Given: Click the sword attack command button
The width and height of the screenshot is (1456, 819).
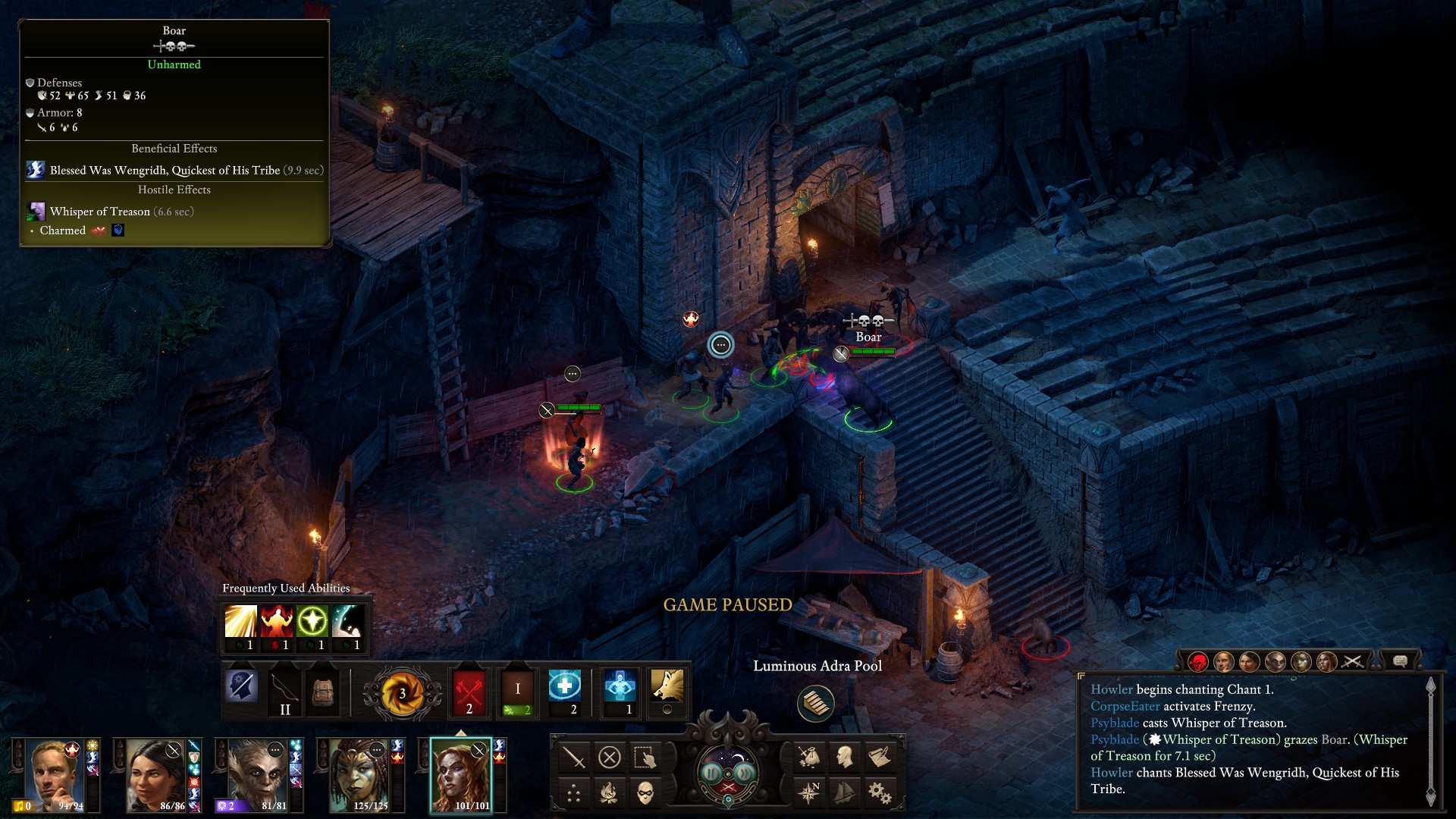Looking at the screenshot, I should pos(574,758).
